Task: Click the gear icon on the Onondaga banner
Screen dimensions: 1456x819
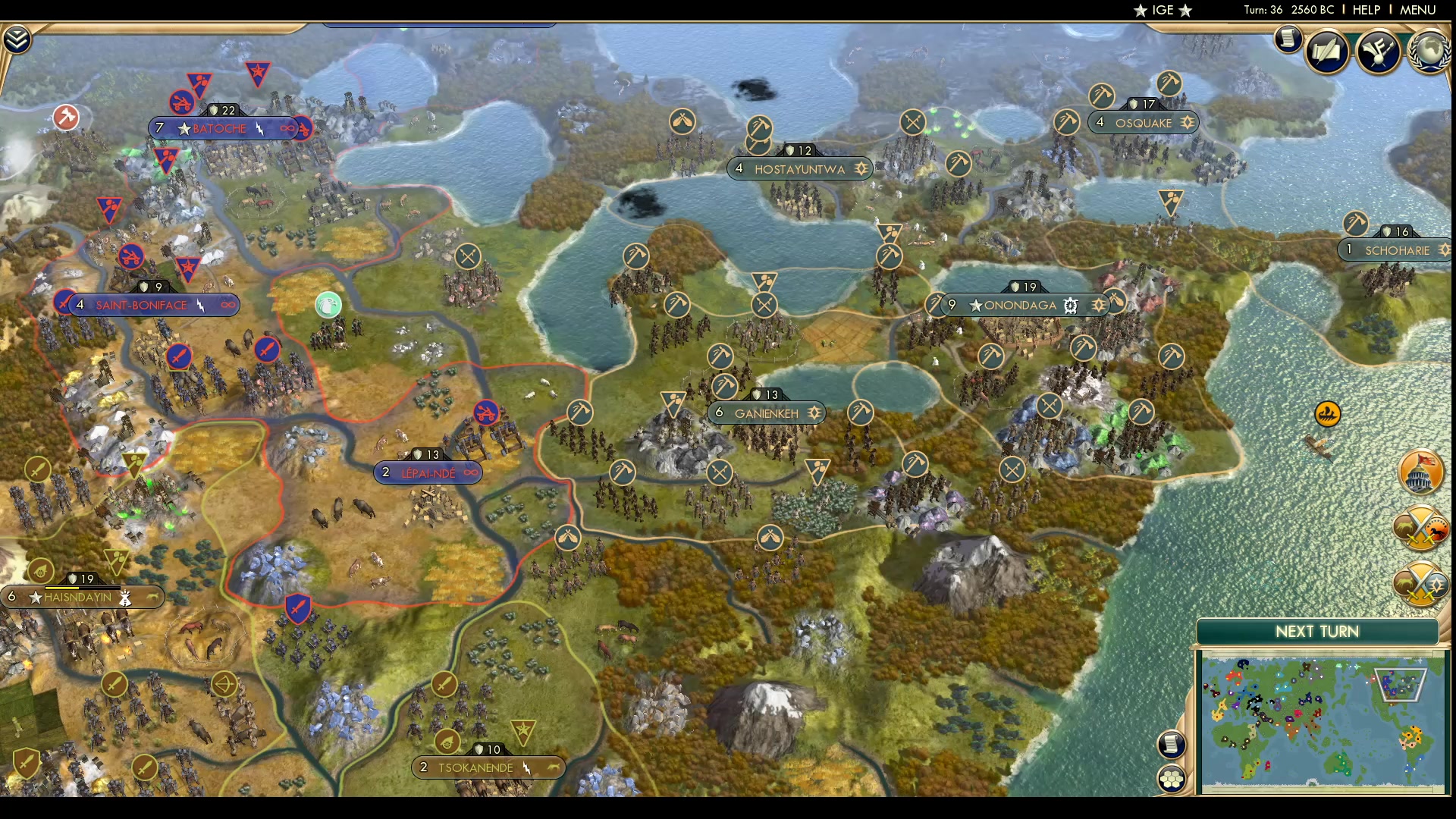Action: point(1070,306)
